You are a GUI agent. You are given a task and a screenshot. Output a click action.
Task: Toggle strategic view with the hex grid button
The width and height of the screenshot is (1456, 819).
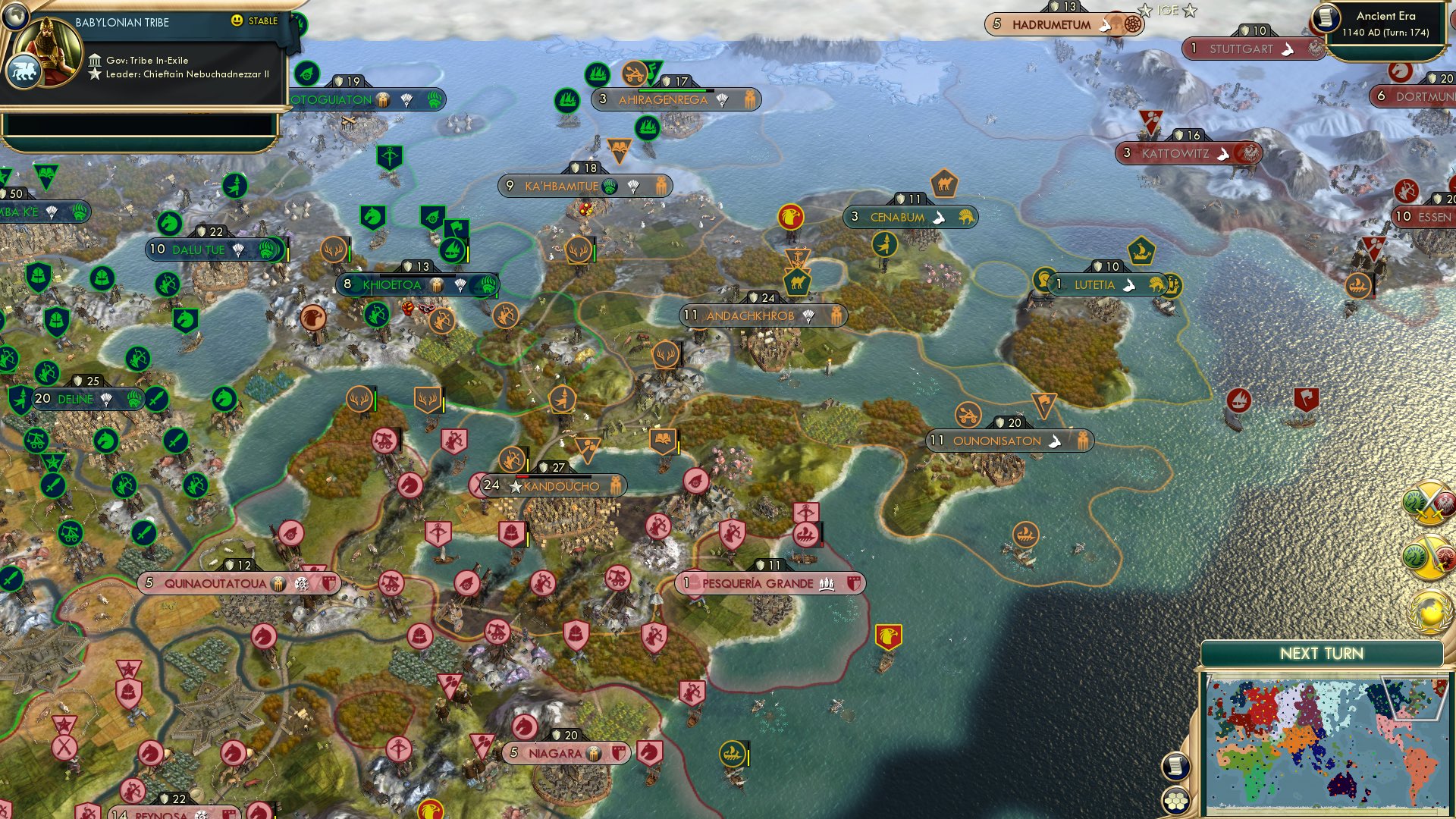pyautogui.click(x=1178, y=800)
